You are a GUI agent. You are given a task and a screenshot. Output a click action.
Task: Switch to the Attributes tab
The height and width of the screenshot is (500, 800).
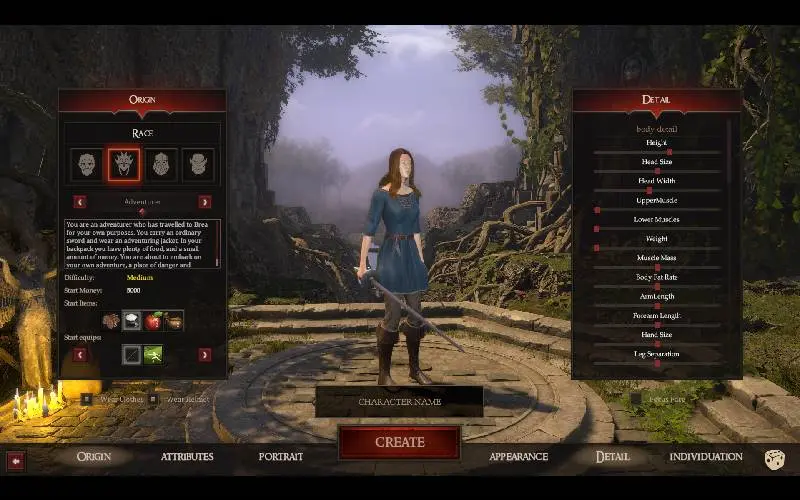point(187,457)
